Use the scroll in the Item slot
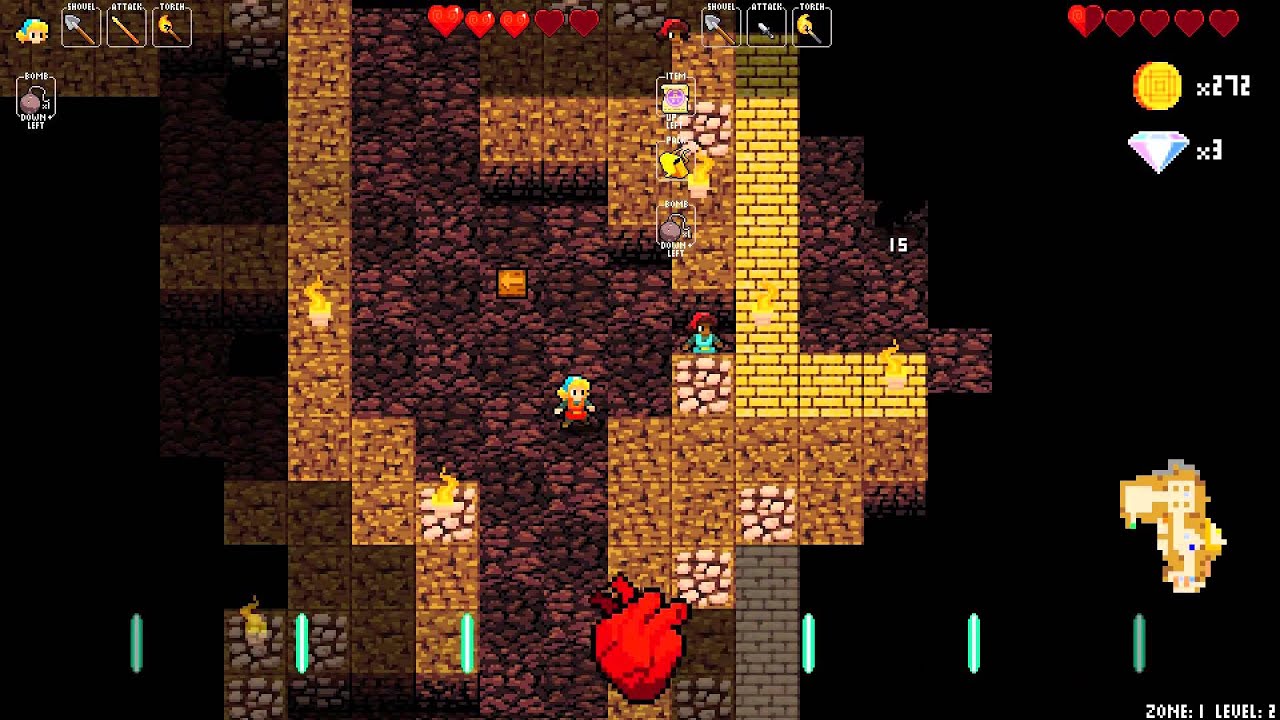This screenshot has width=1280, height=720. point(676,98)
